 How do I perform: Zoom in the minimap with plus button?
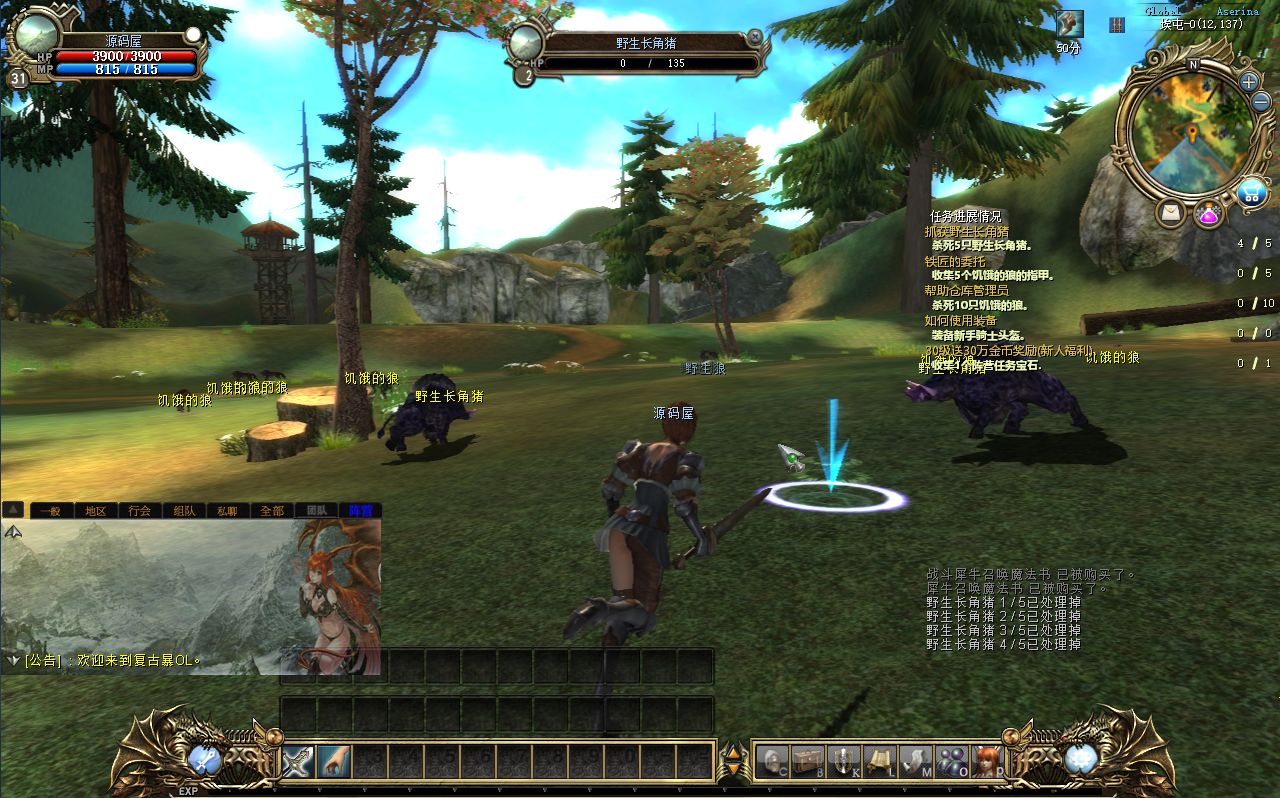tap(1249, 81)
